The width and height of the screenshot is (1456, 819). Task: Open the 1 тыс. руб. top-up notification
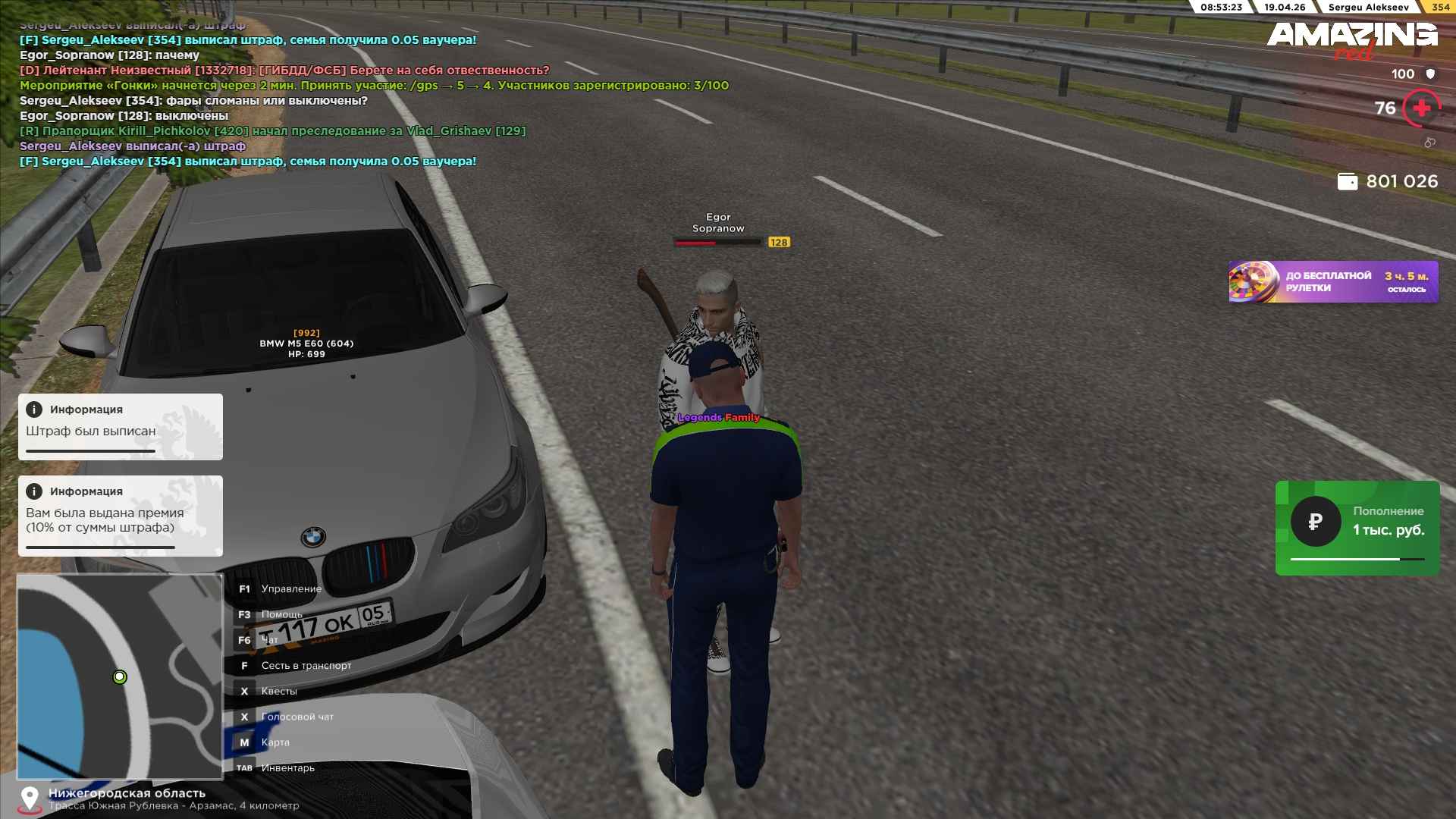click(x=1357, y=528)
